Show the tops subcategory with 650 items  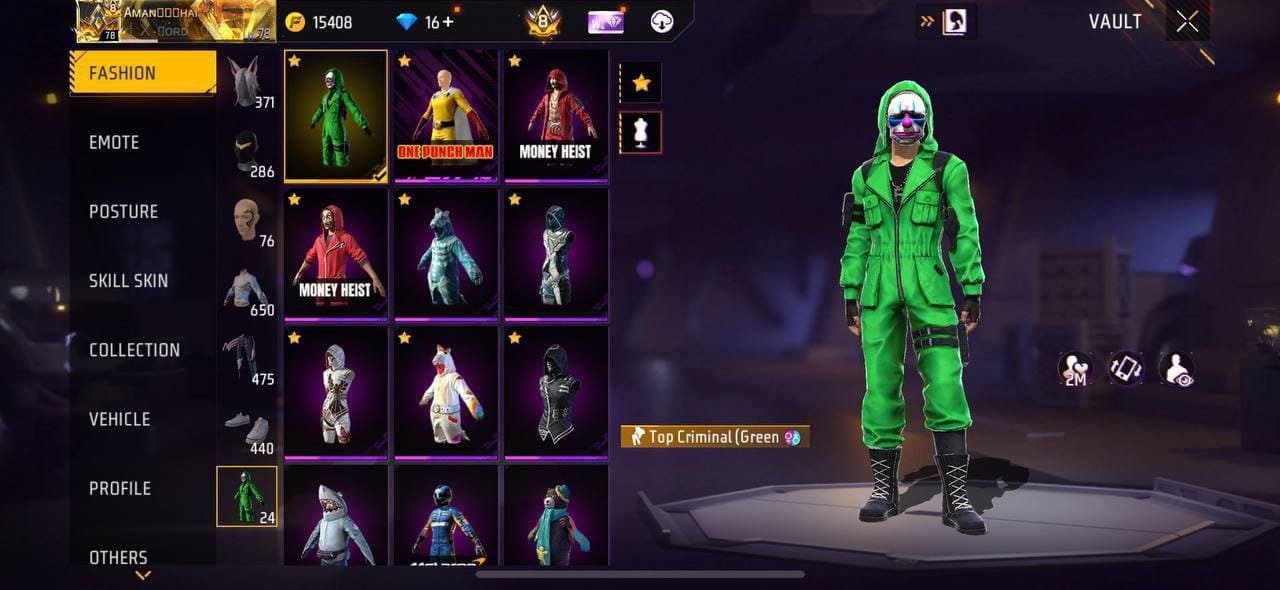247,291
